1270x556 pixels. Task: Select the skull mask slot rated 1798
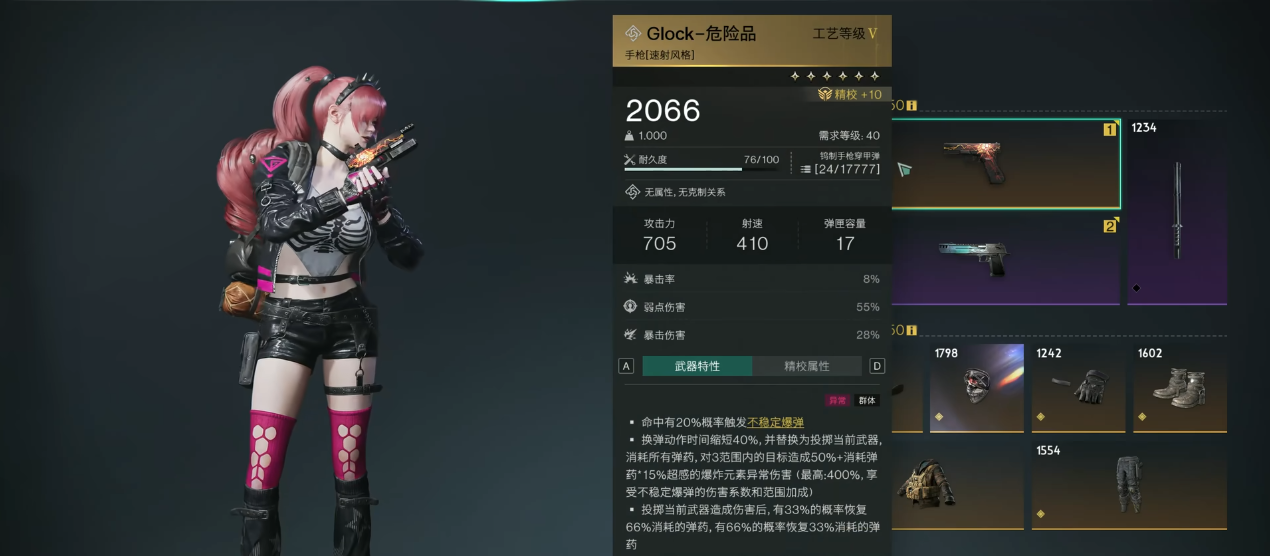click(x=976, y=387)
